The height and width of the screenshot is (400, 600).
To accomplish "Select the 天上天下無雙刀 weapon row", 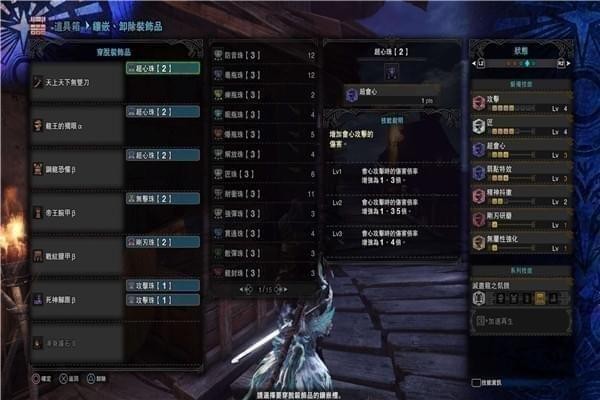I will tap(76, 81).
